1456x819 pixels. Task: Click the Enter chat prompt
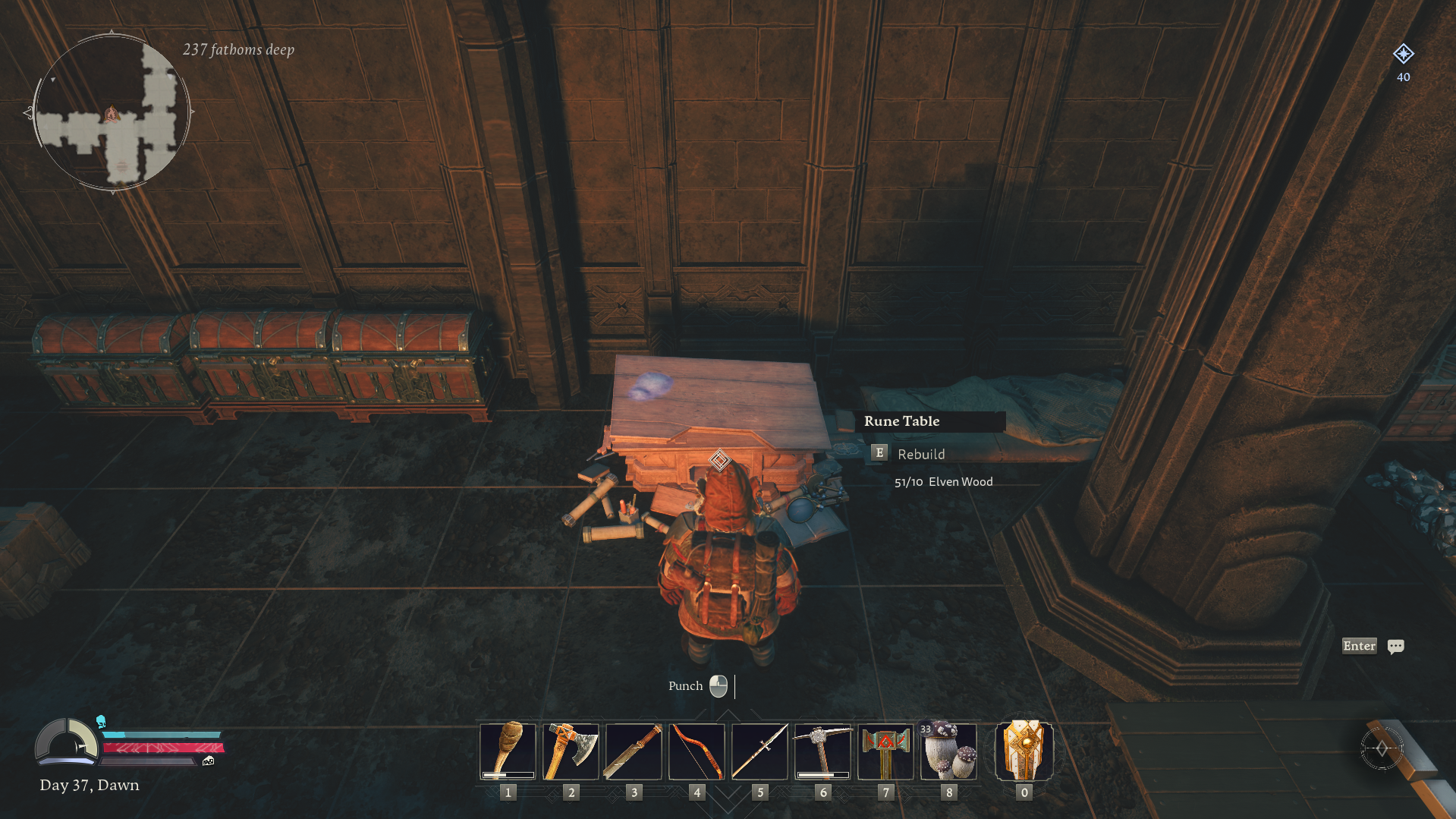[1359, 646]
